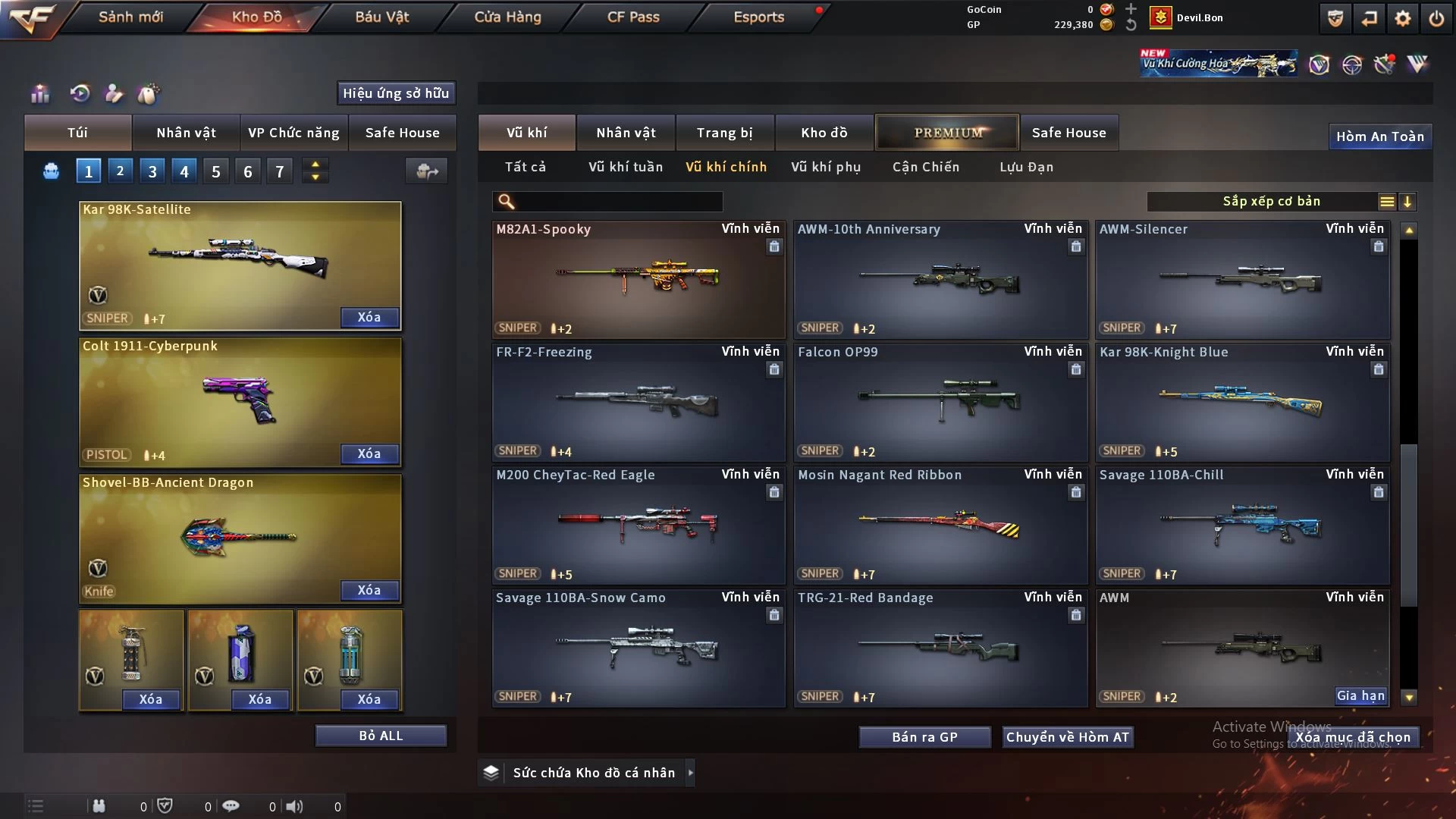Open the settings gear icon

pos(1402,18)
